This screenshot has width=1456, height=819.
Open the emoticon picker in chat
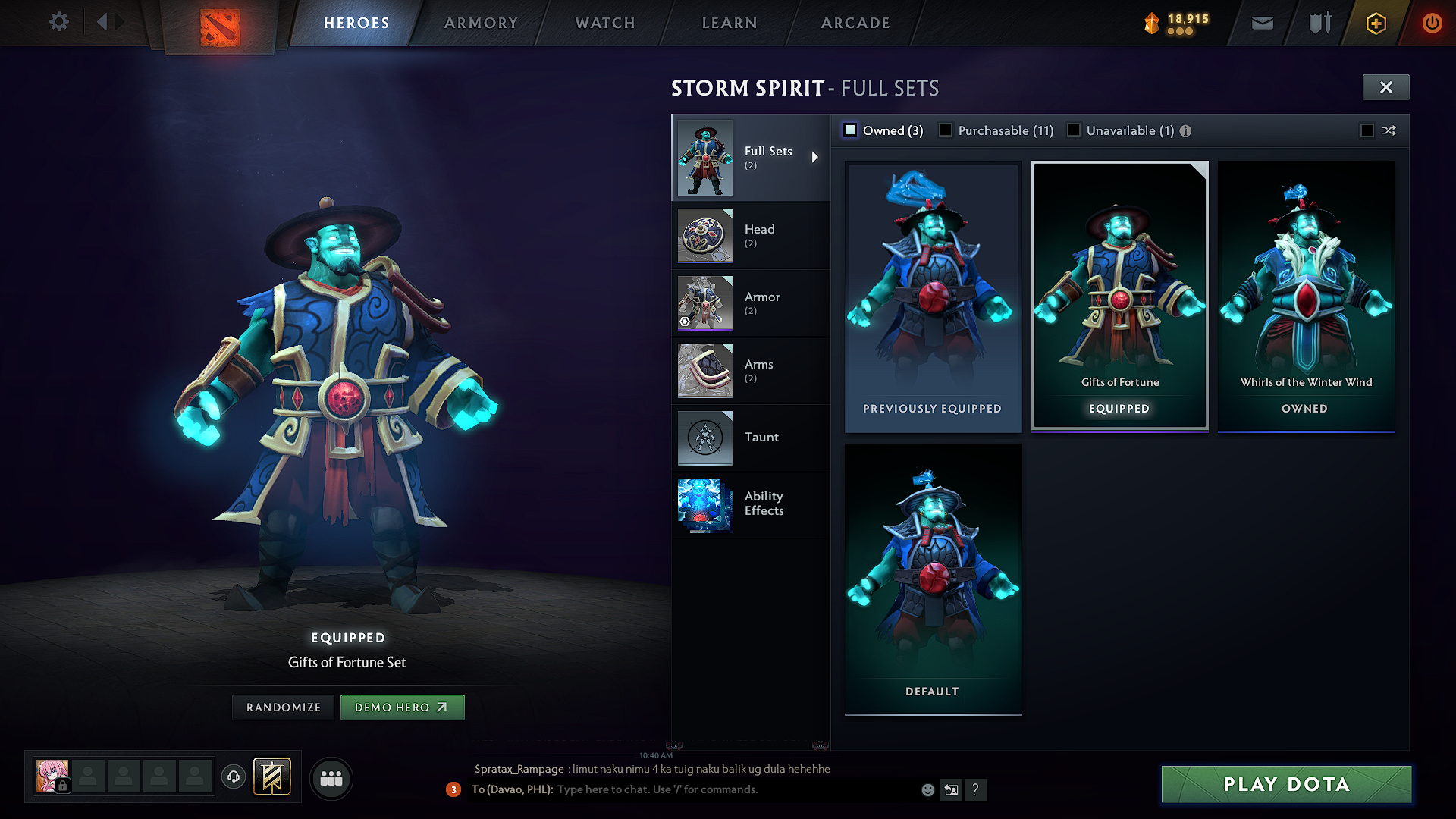tap(927, 789)
